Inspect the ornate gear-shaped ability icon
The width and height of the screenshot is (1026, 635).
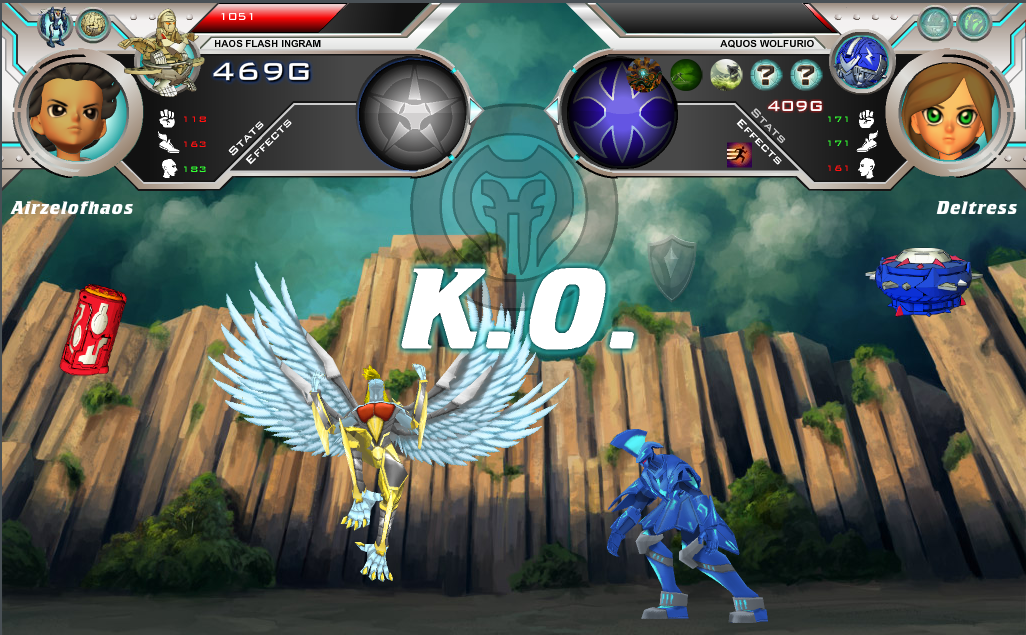coord(645,73)
